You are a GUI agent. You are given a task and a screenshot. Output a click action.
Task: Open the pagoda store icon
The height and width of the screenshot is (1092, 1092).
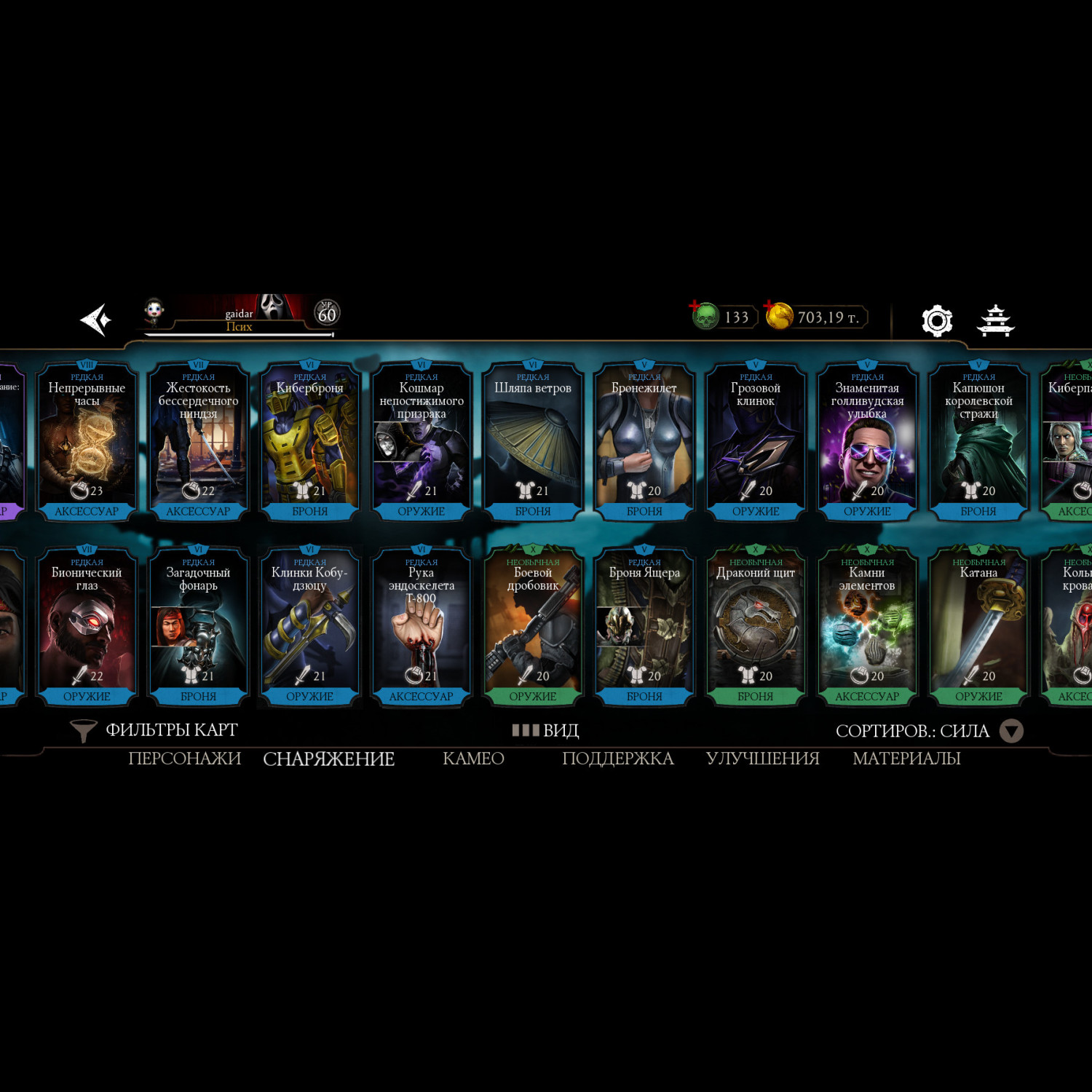995,320
